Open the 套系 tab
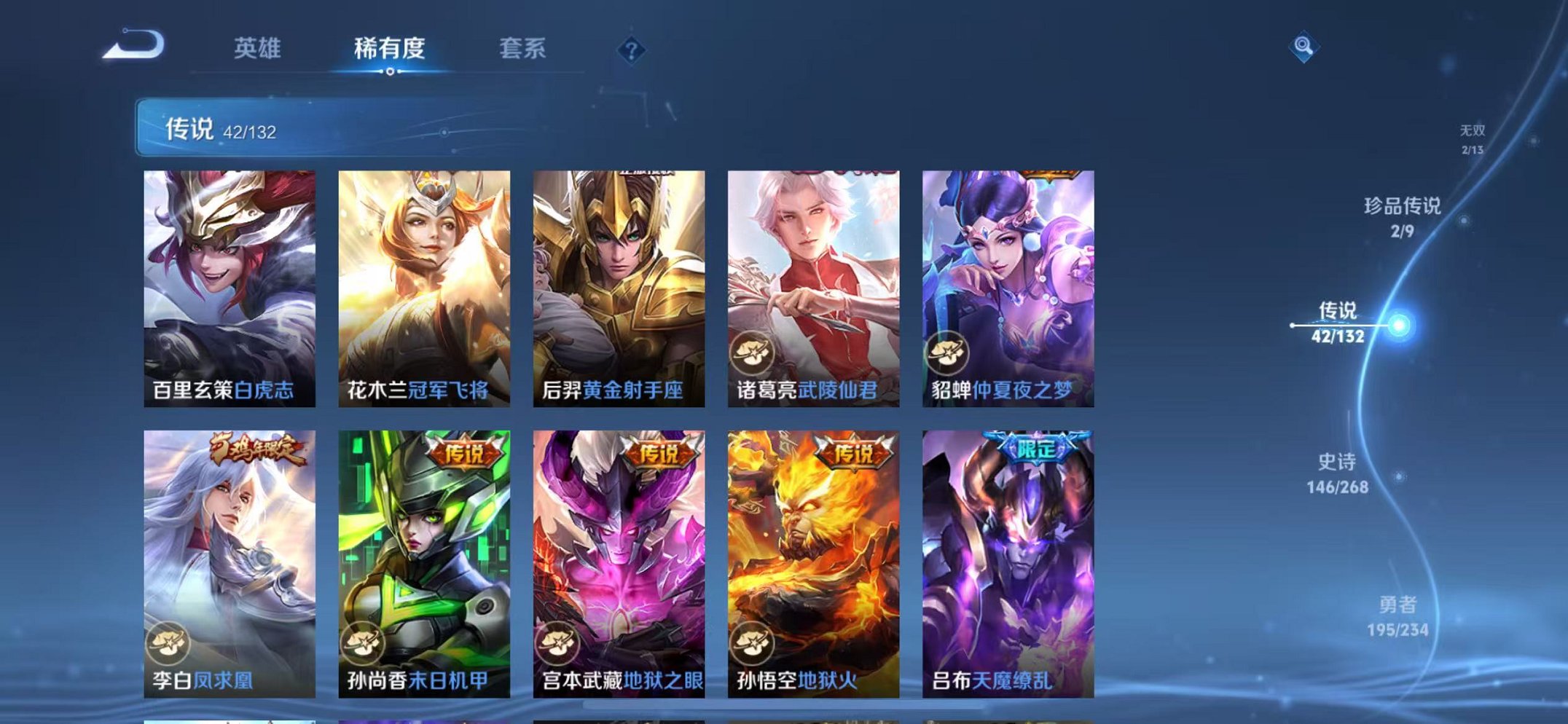The width and height of the screenshot is (1568, 724). [523, 46]
